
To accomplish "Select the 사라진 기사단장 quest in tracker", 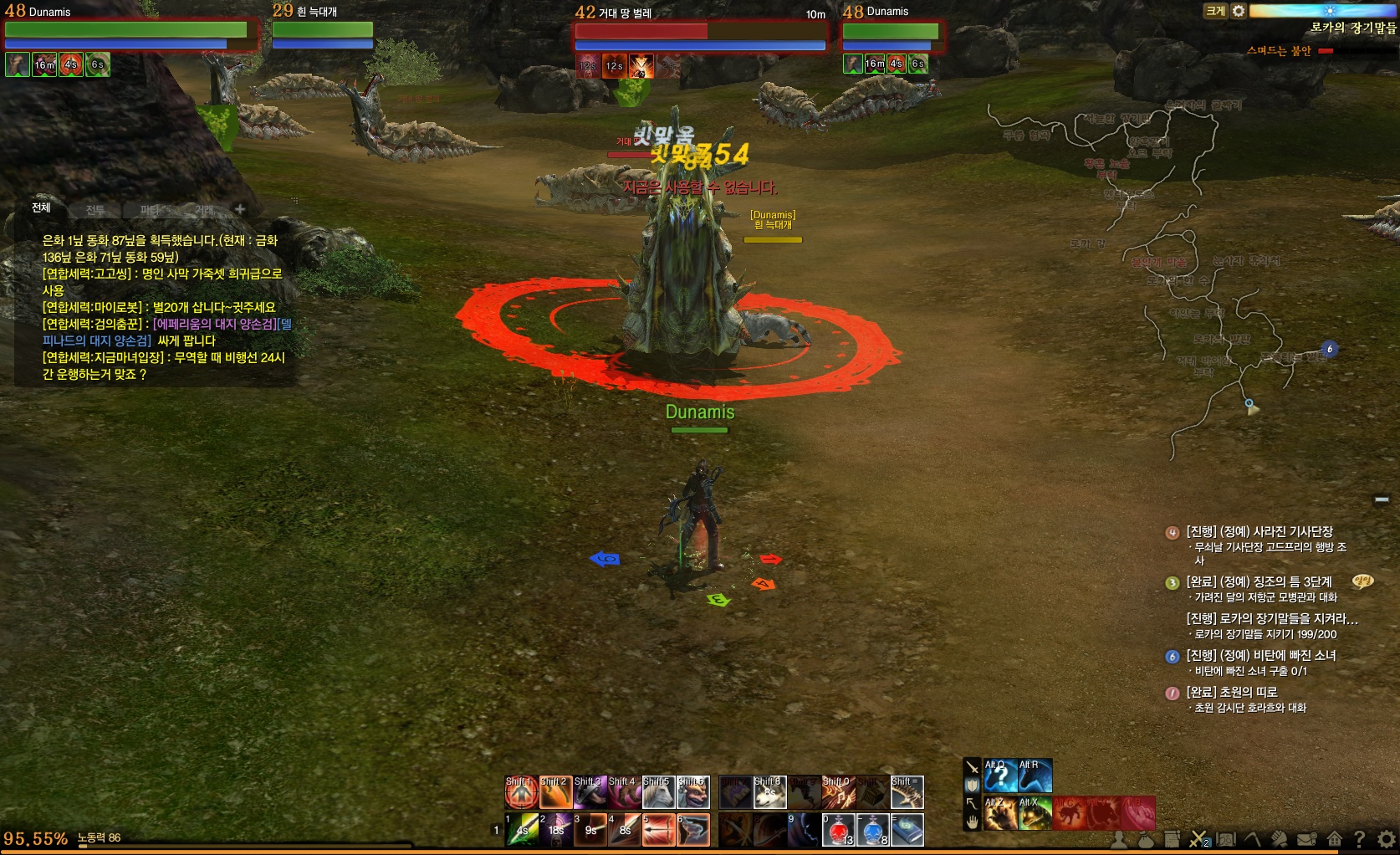I will point(1260,532).
